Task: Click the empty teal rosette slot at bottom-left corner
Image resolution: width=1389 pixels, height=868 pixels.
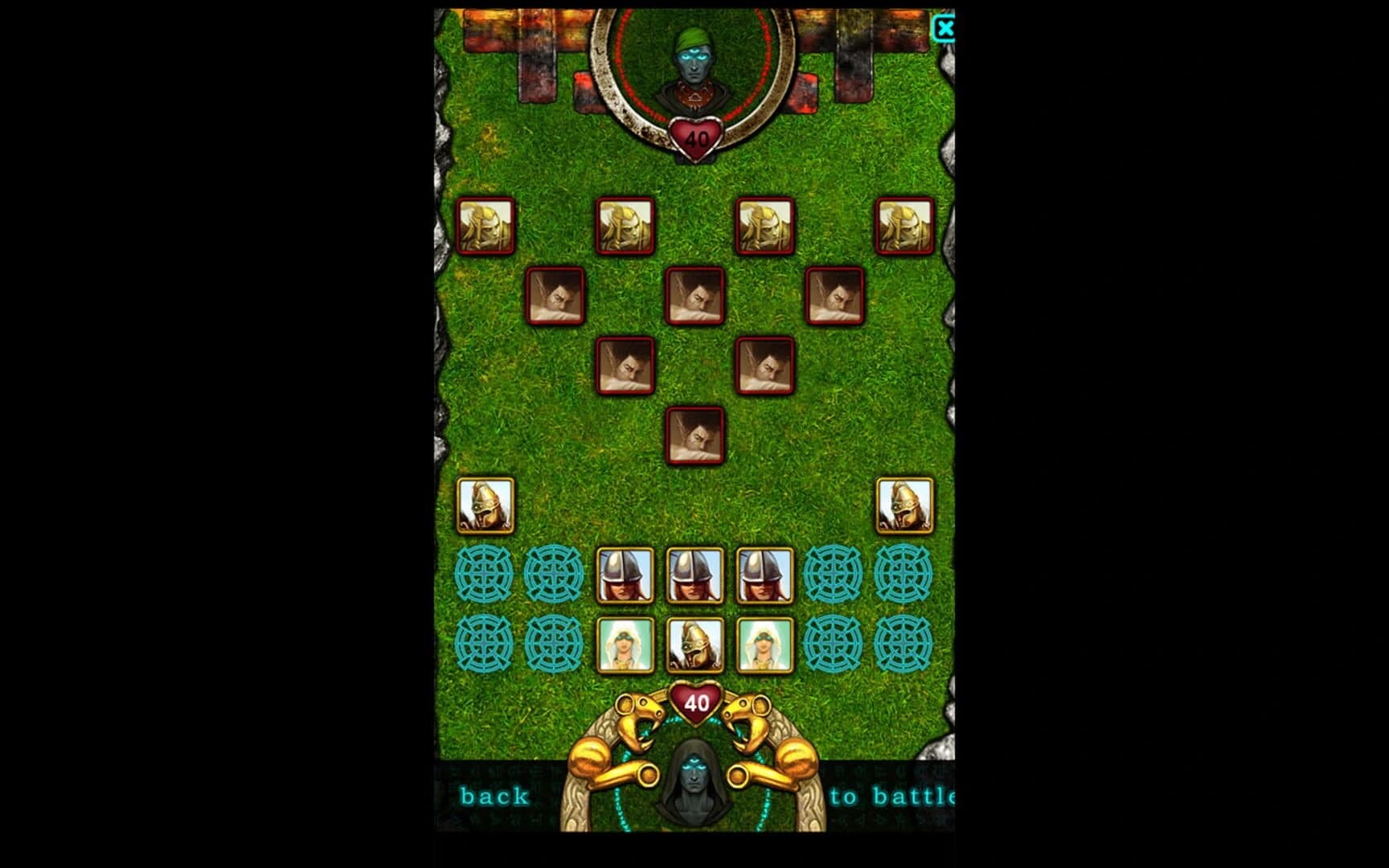Action: pos(485,643)
